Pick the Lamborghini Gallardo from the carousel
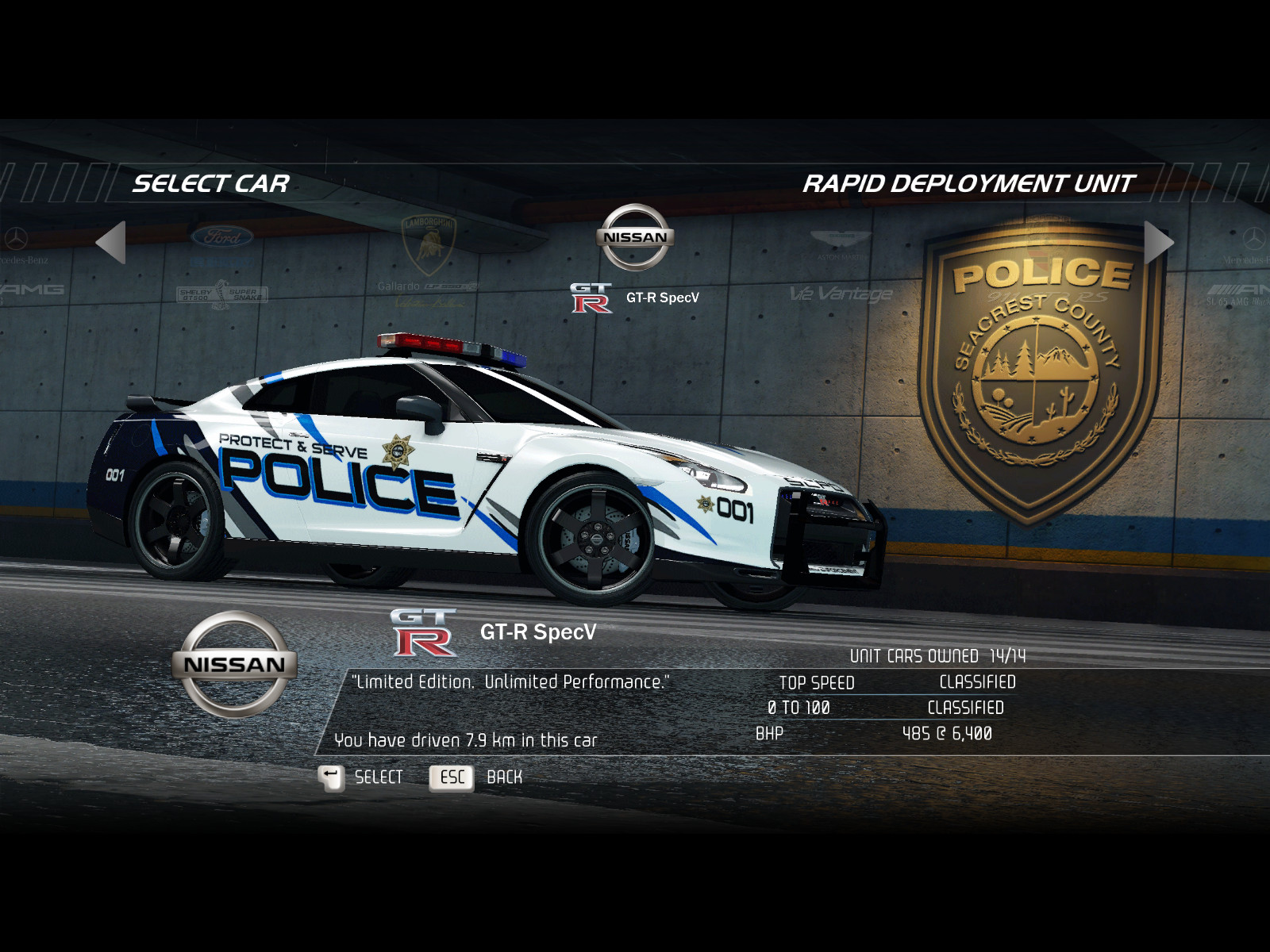 [428, 260]
